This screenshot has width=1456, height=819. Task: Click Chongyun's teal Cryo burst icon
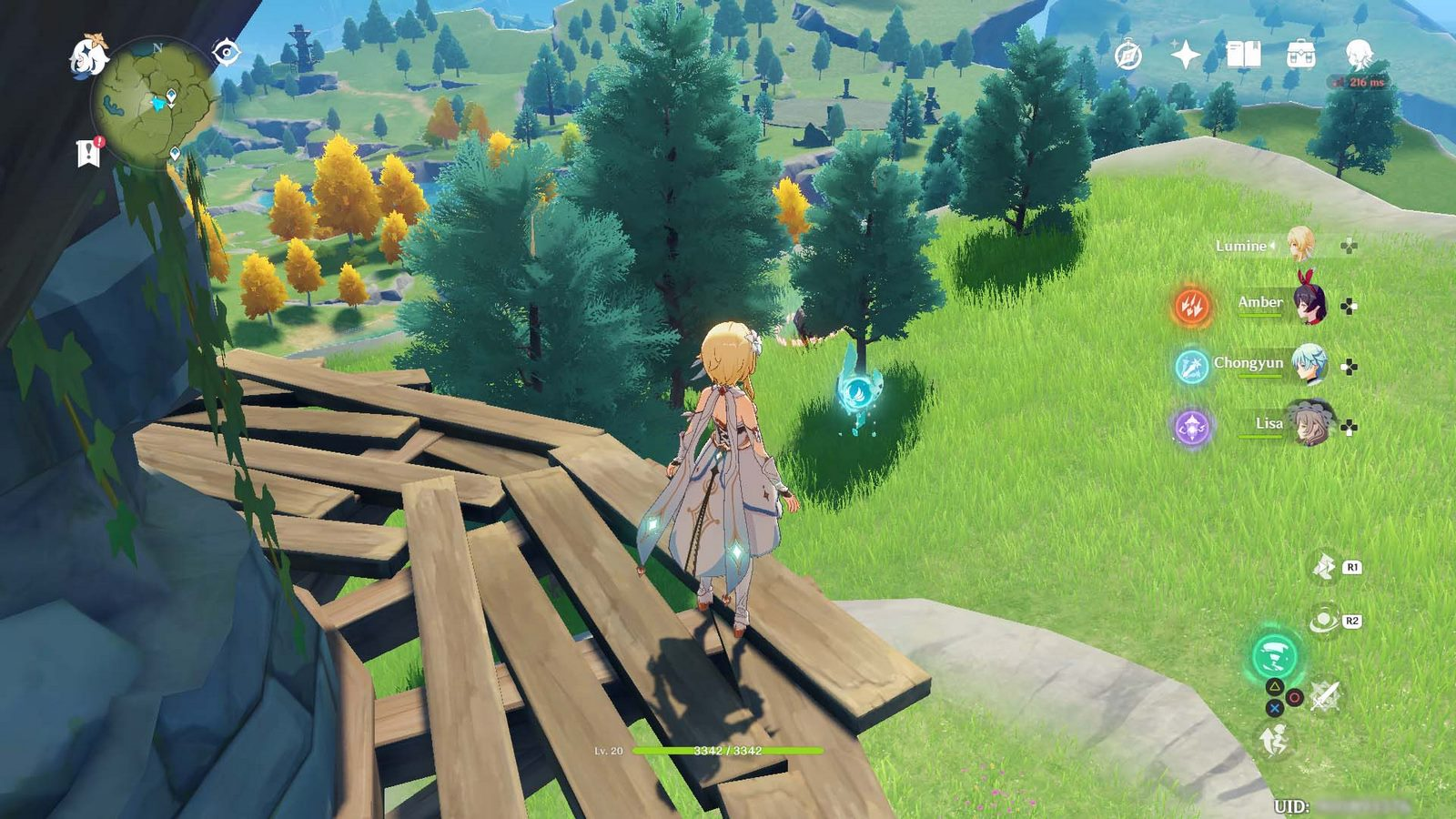point(1191,366)
